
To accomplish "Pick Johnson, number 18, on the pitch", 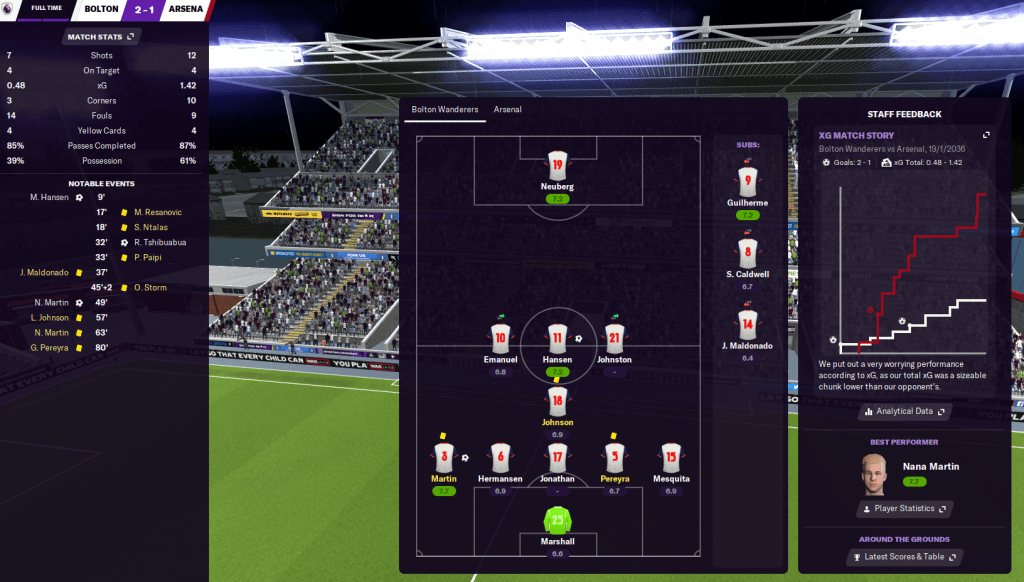I will tap(557, 402).
